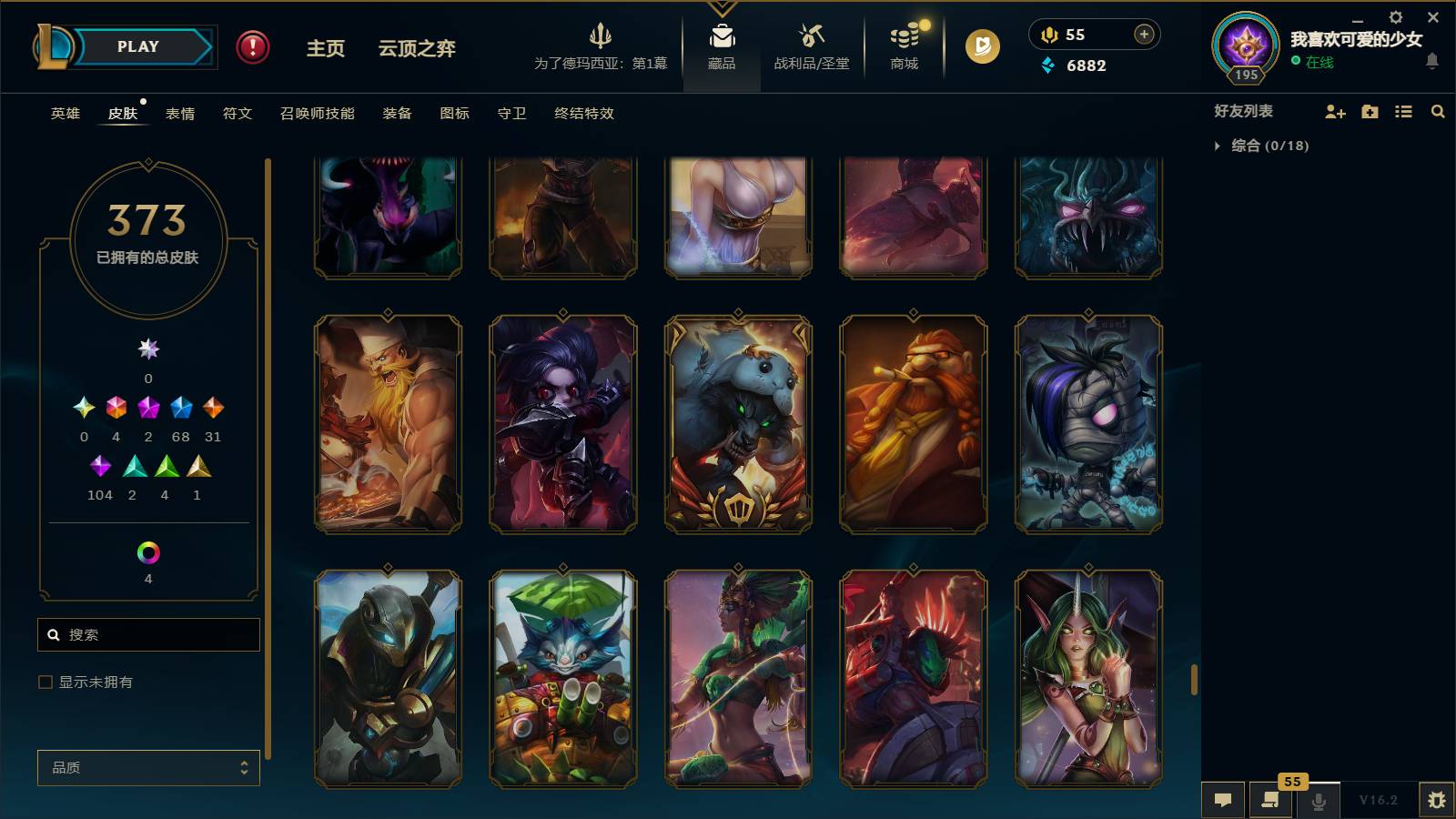Click the PLAY button
The width and height of the screenshot is (1456, 819).
pos(135,46)
